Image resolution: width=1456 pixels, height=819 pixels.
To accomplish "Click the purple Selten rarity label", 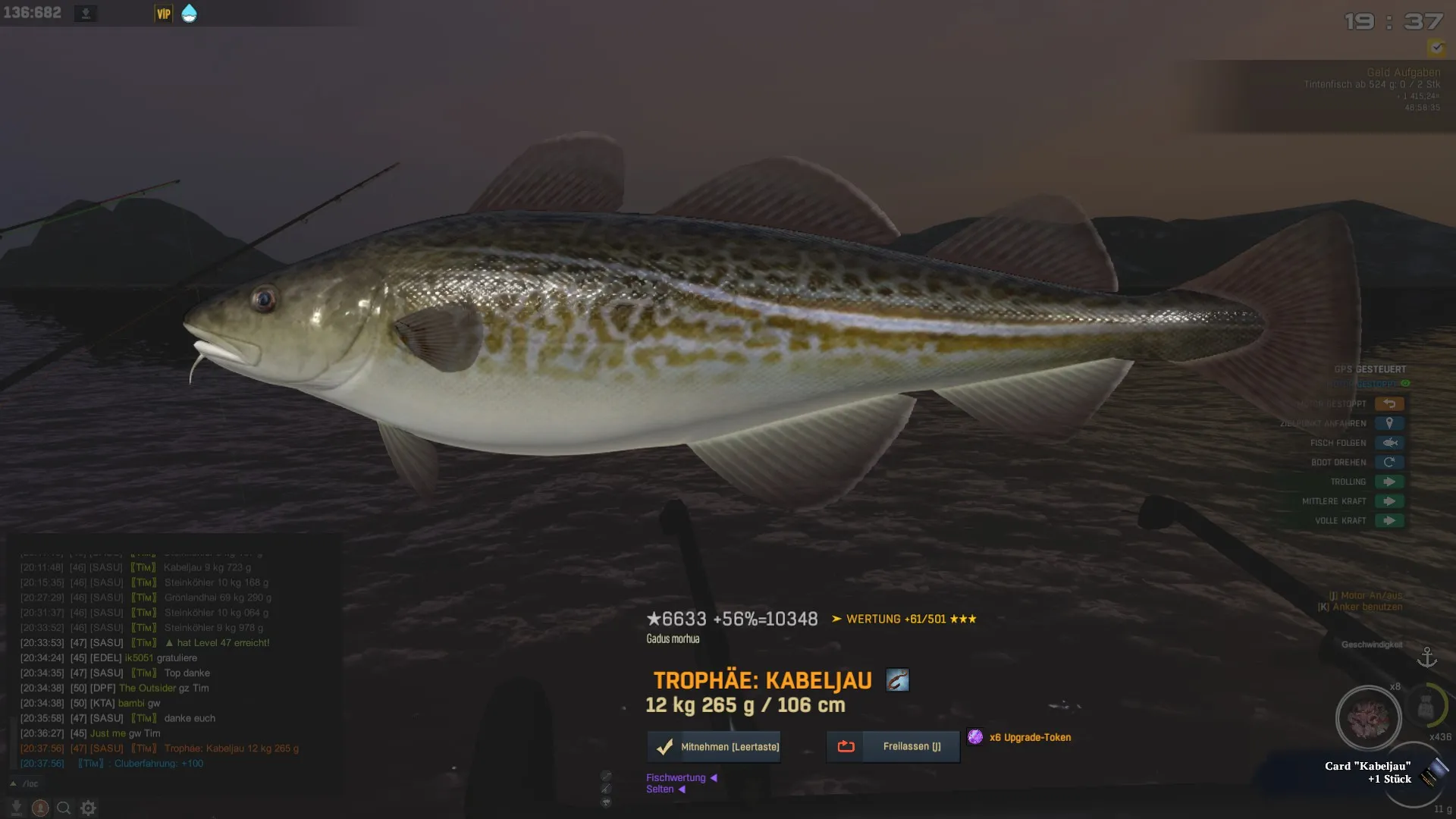I will pyautogui.click(x=660, y=789).
